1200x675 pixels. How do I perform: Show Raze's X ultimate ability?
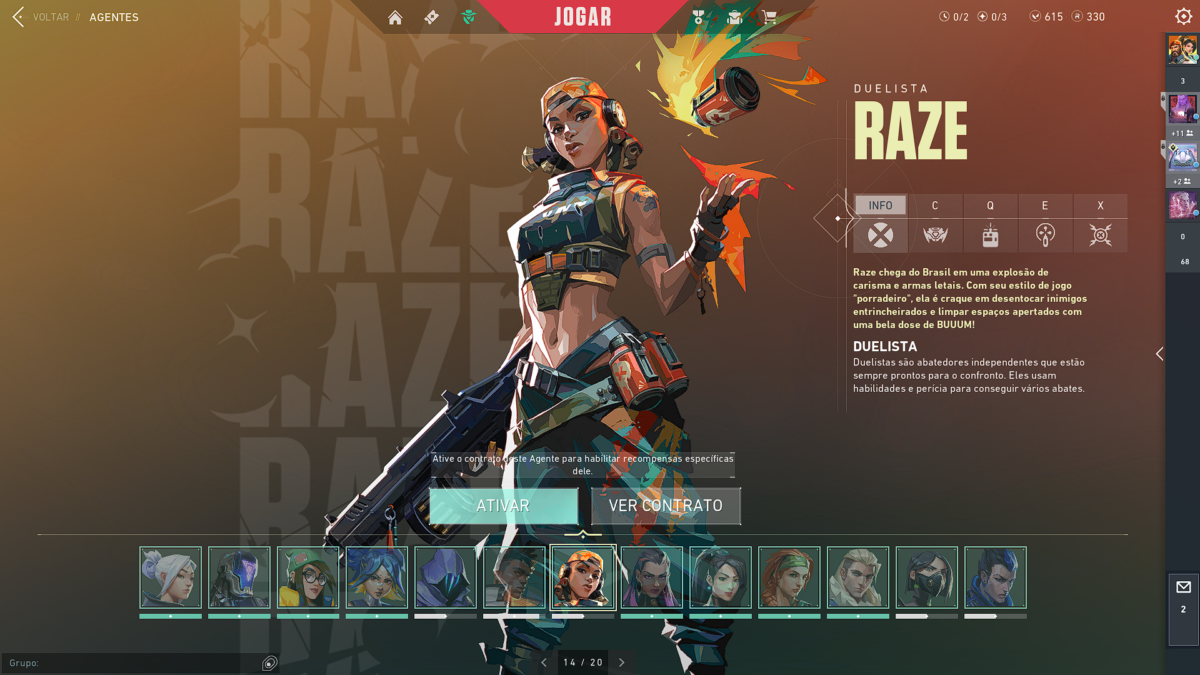tap(1100, 224)
